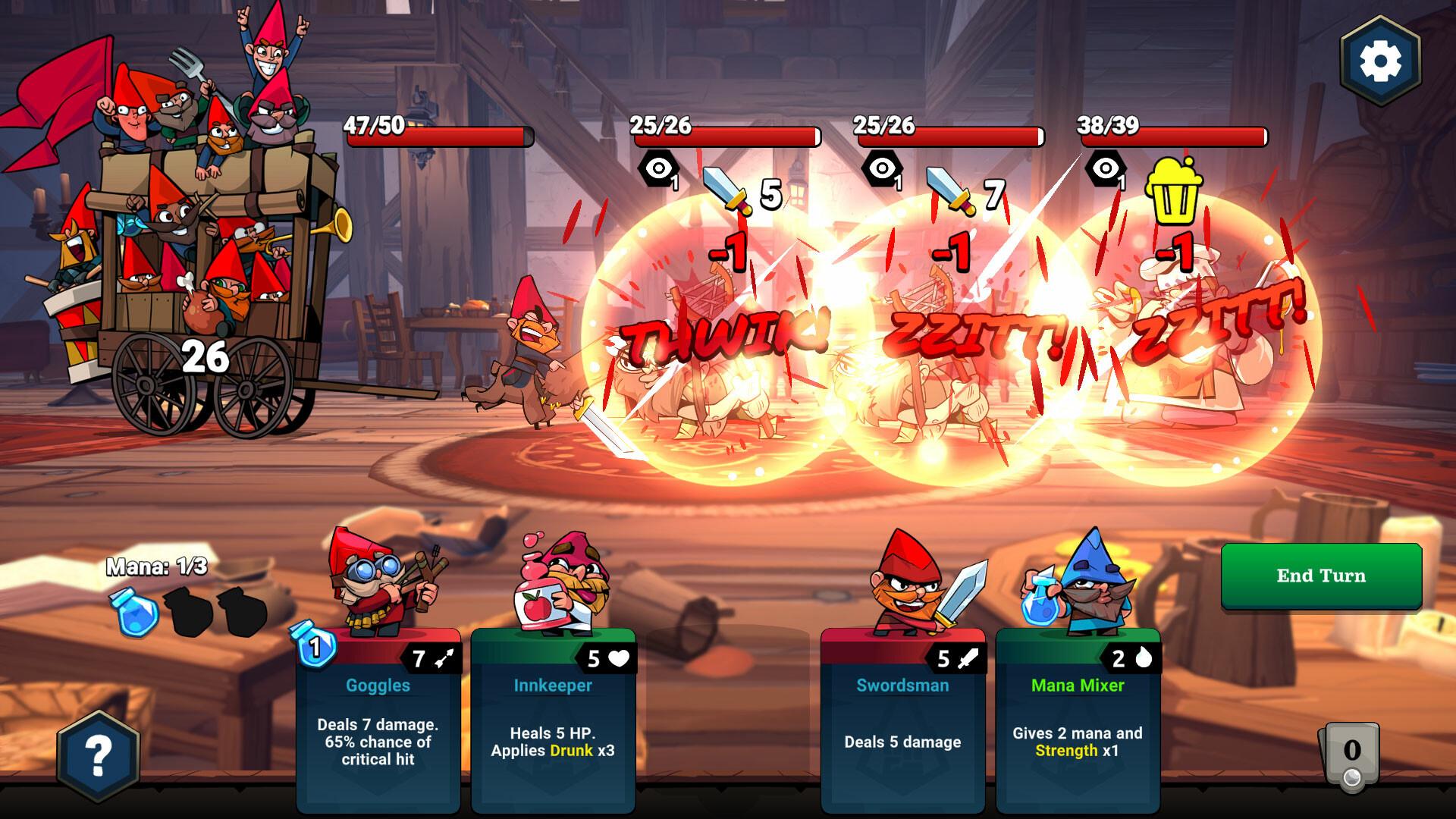1456x819 pixels.
Task: Click the arrow attack icon on Goggles card
Action: pyautogui.click(x=444, y=660)
